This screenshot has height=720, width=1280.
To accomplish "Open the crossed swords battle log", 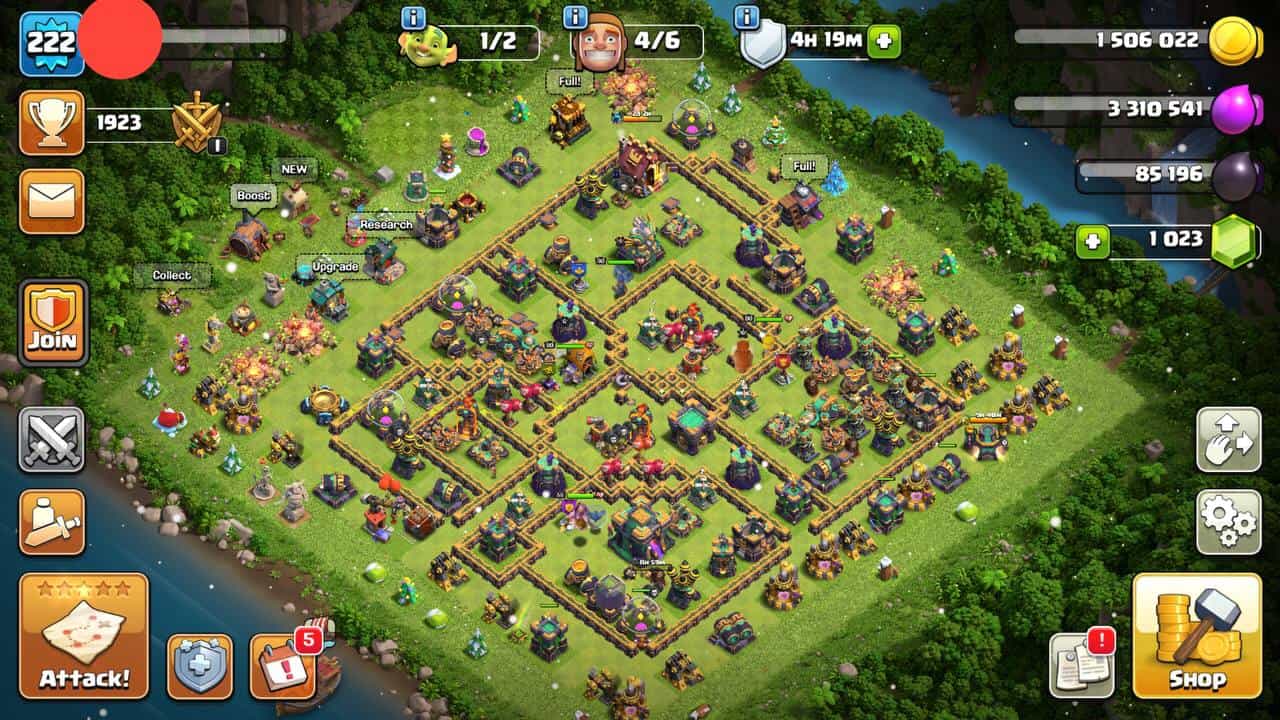I will point(52,440).
